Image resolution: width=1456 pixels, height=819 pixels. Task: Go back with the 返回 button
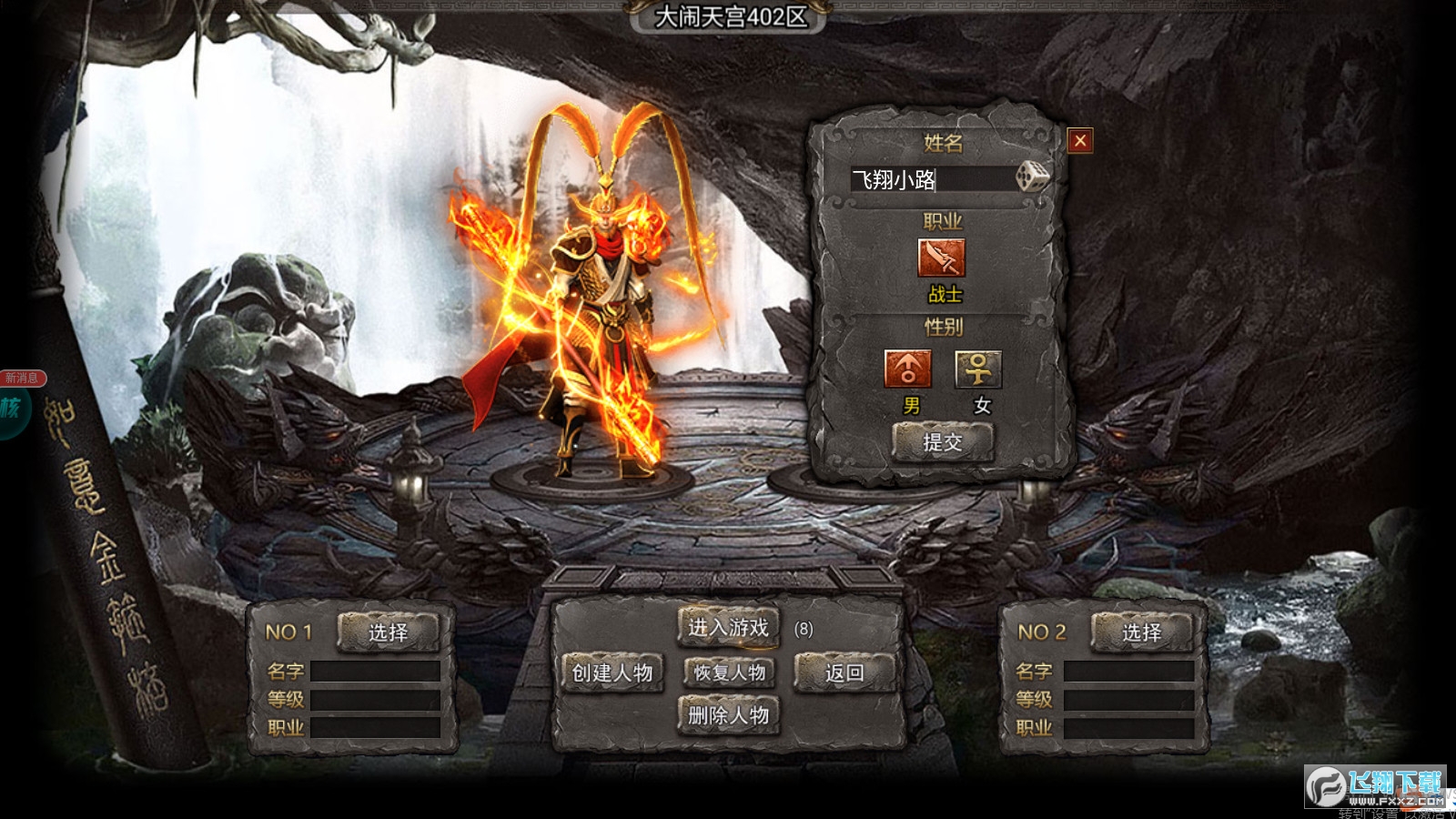click(844, 673)
